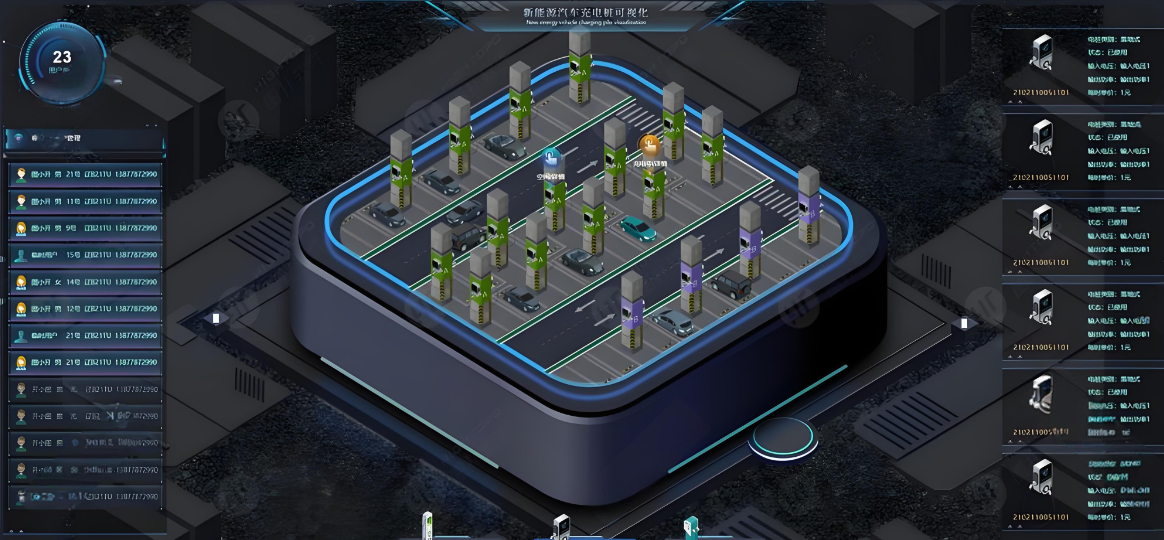The image size is (1164, 540).
Task: Select the teal charging pile icon
Action: click(689, 528)
